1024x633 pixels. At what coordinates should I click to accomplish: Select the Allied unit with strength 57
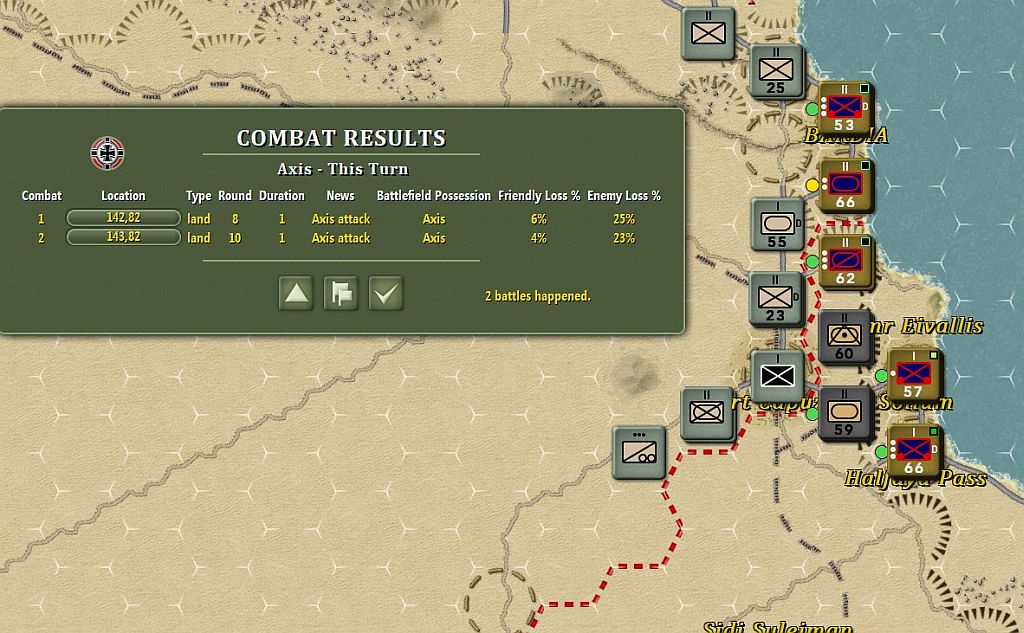pos(913,374)
